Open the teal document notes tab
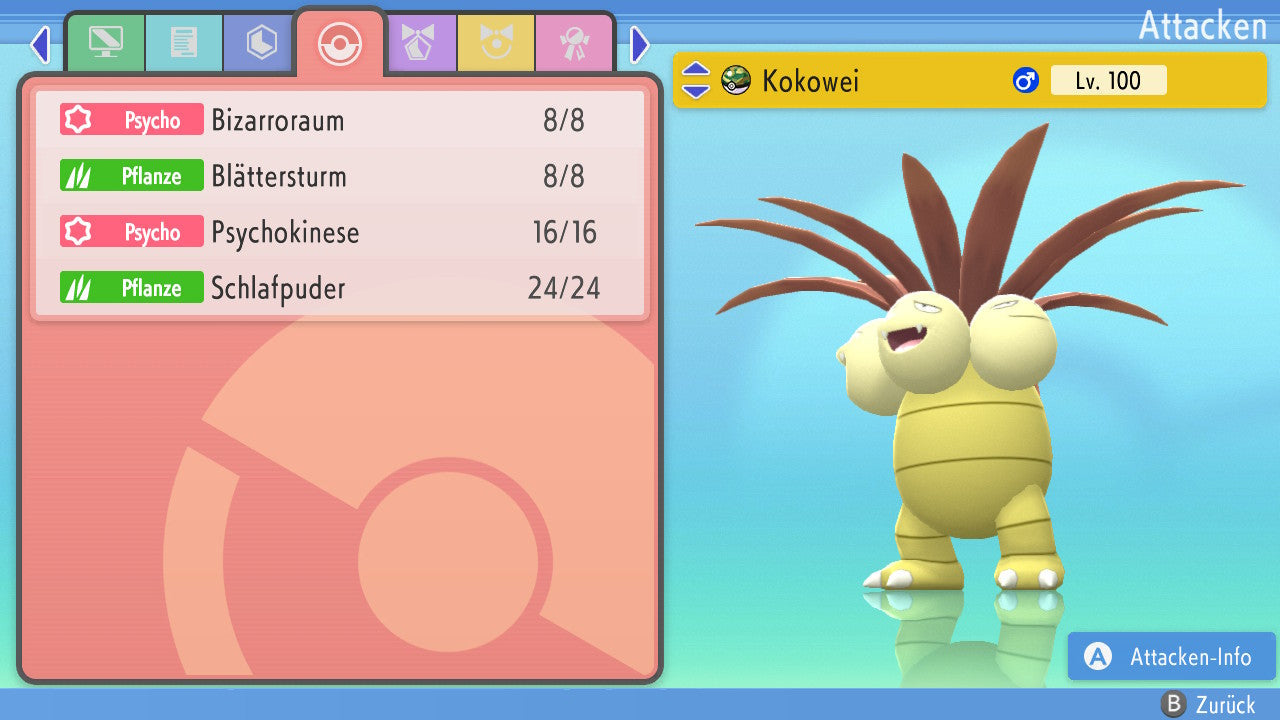 [x=184, y=43]
